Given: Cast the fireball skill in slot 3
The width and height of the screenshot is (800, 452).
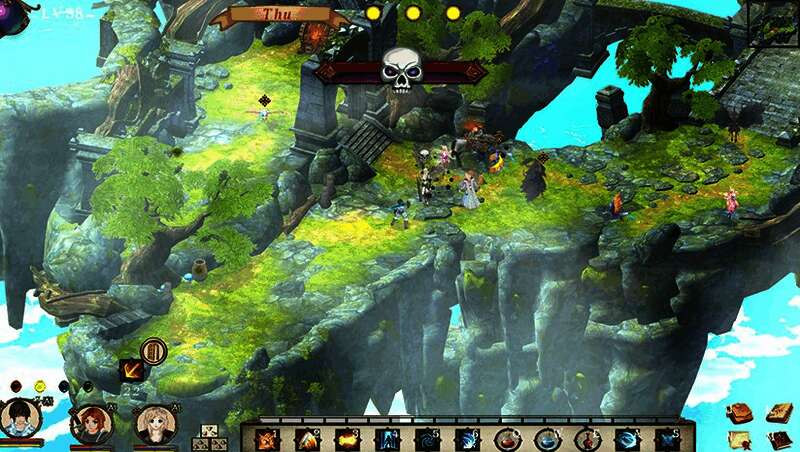Looking at the screenshot, I should (347, 438).
